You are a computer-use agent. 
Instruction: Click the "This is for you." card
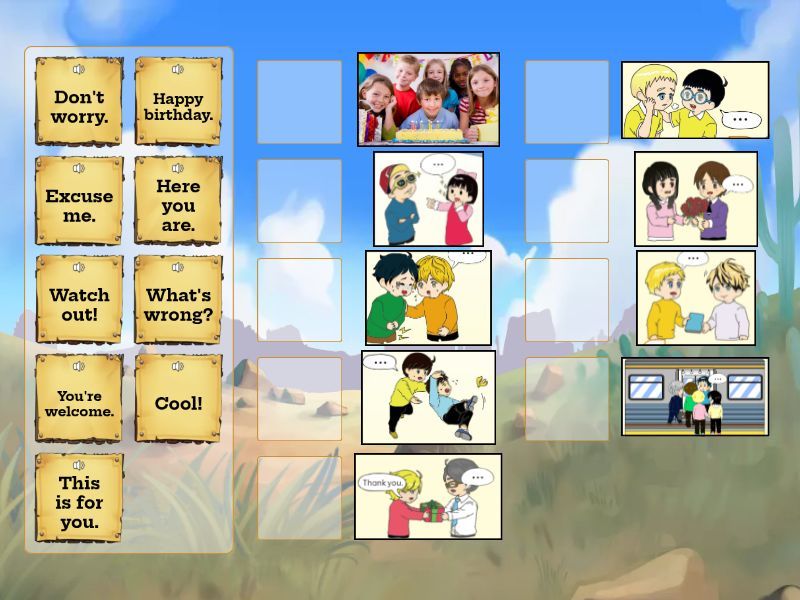(79, 502)
